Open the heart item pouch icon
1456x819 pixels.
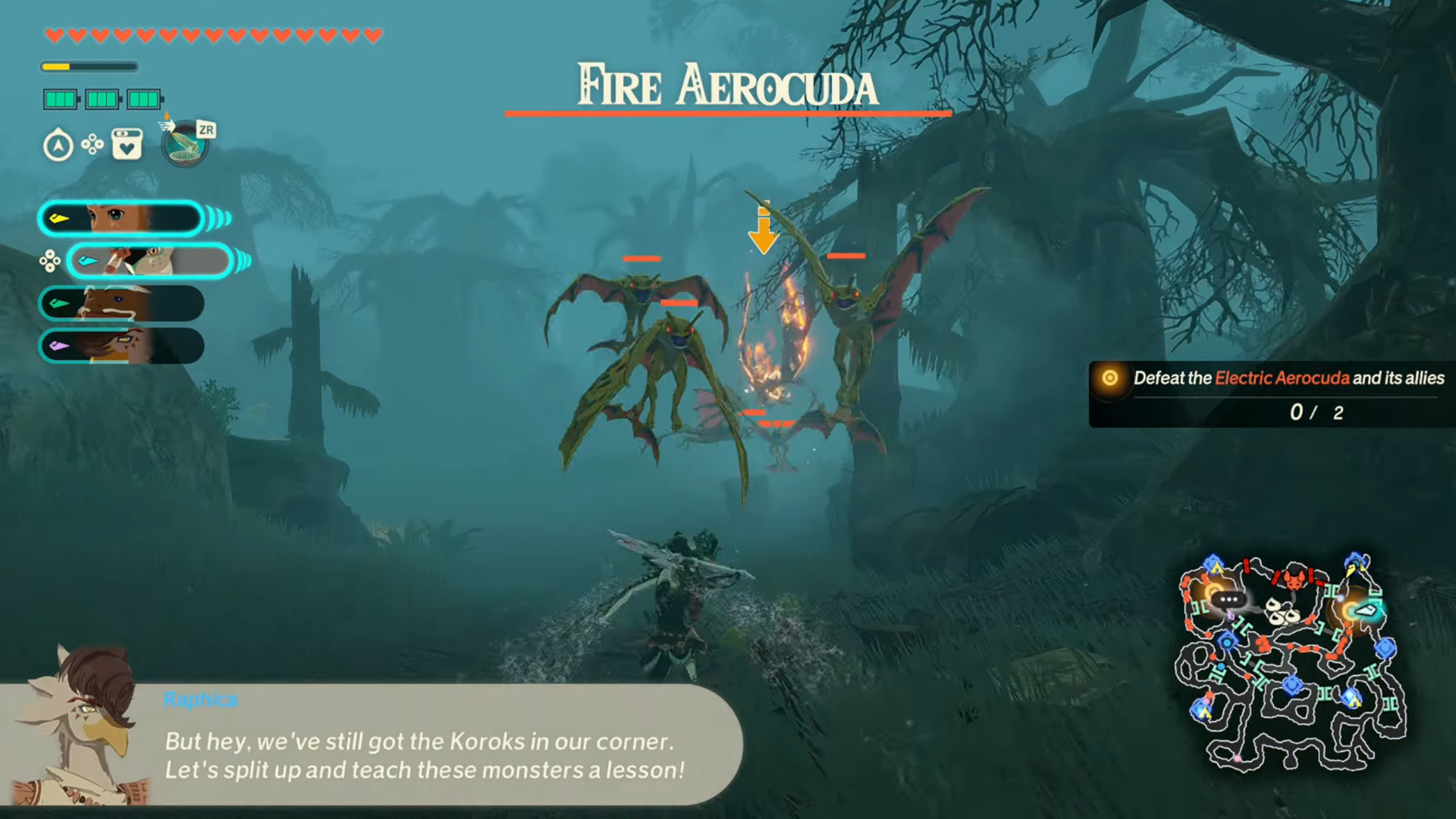(126, 145)
